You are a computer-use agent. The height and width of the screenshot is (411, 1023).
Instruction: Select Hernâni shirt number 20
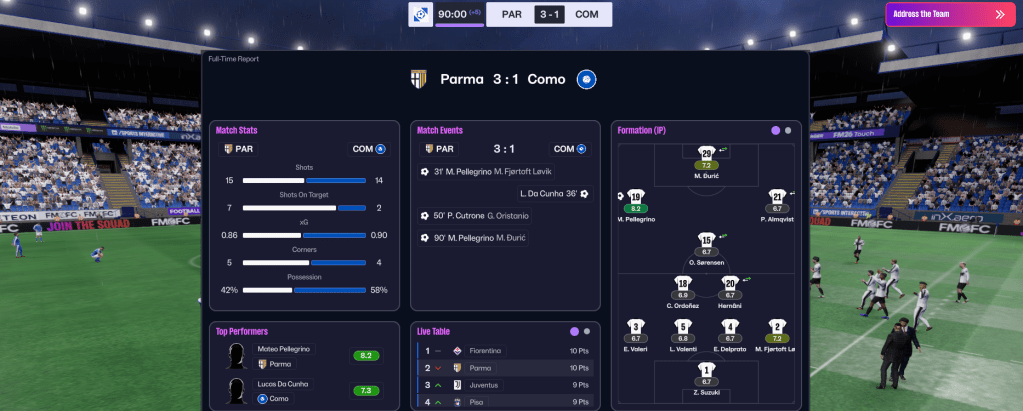click(x=730, y=284)
